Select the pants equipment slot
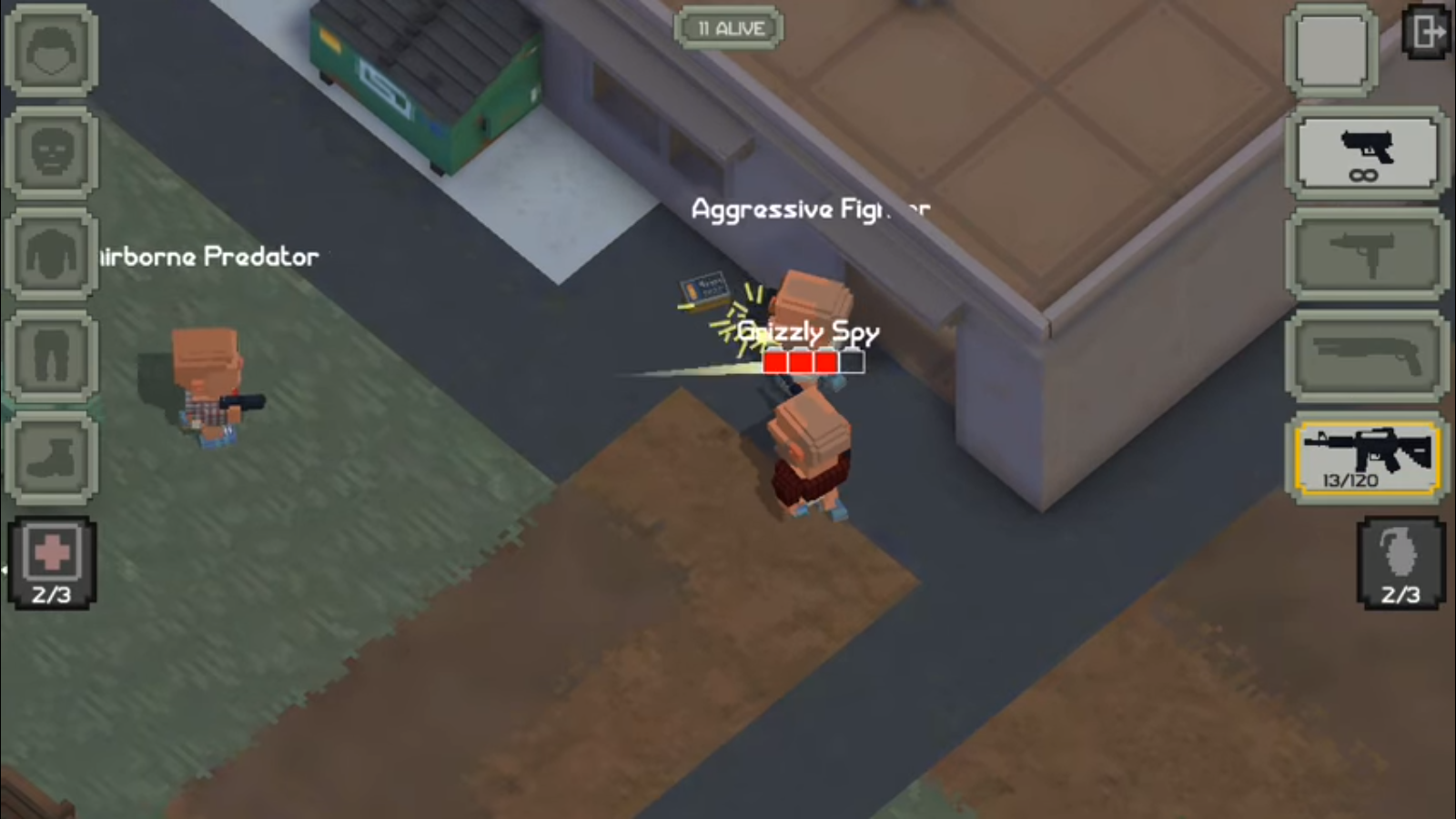 click(x=51, y=356)
